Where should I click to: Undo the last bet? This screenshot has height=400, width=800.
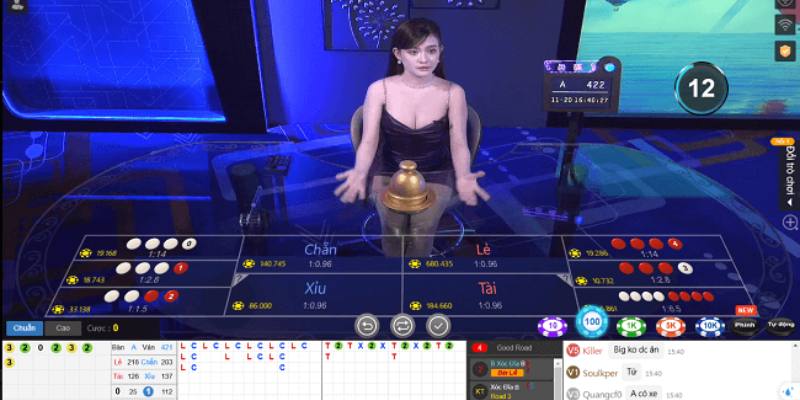coord(367,325)
